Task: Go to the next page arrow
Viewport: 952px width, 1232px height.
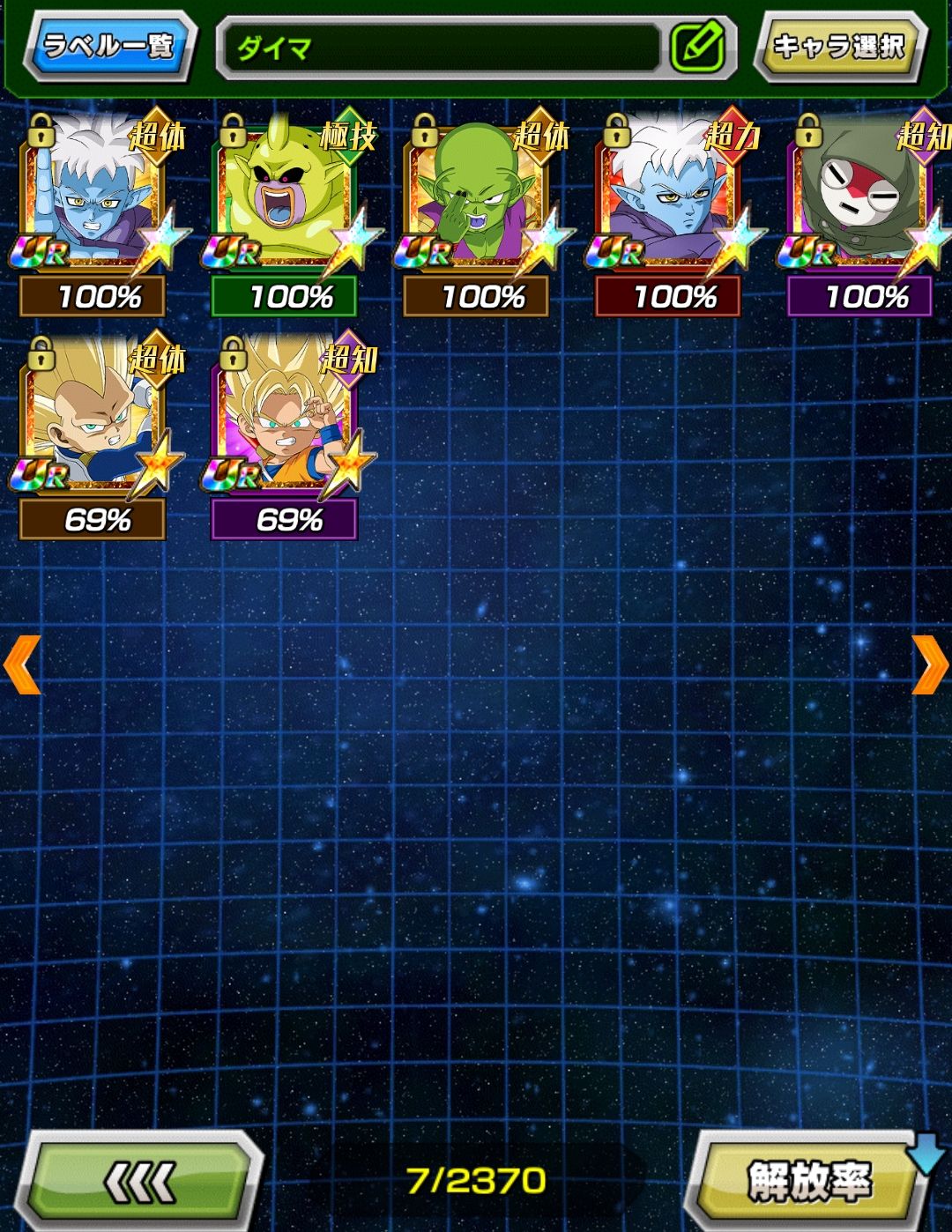Action: (929, 664)
